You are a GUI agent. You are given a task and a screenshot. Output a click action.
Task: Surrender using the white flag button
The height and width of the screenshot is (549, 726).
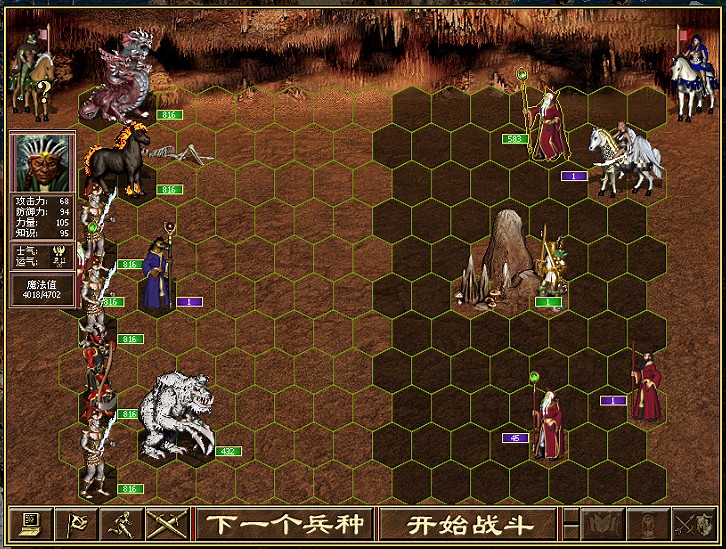(x=77, y=523)
